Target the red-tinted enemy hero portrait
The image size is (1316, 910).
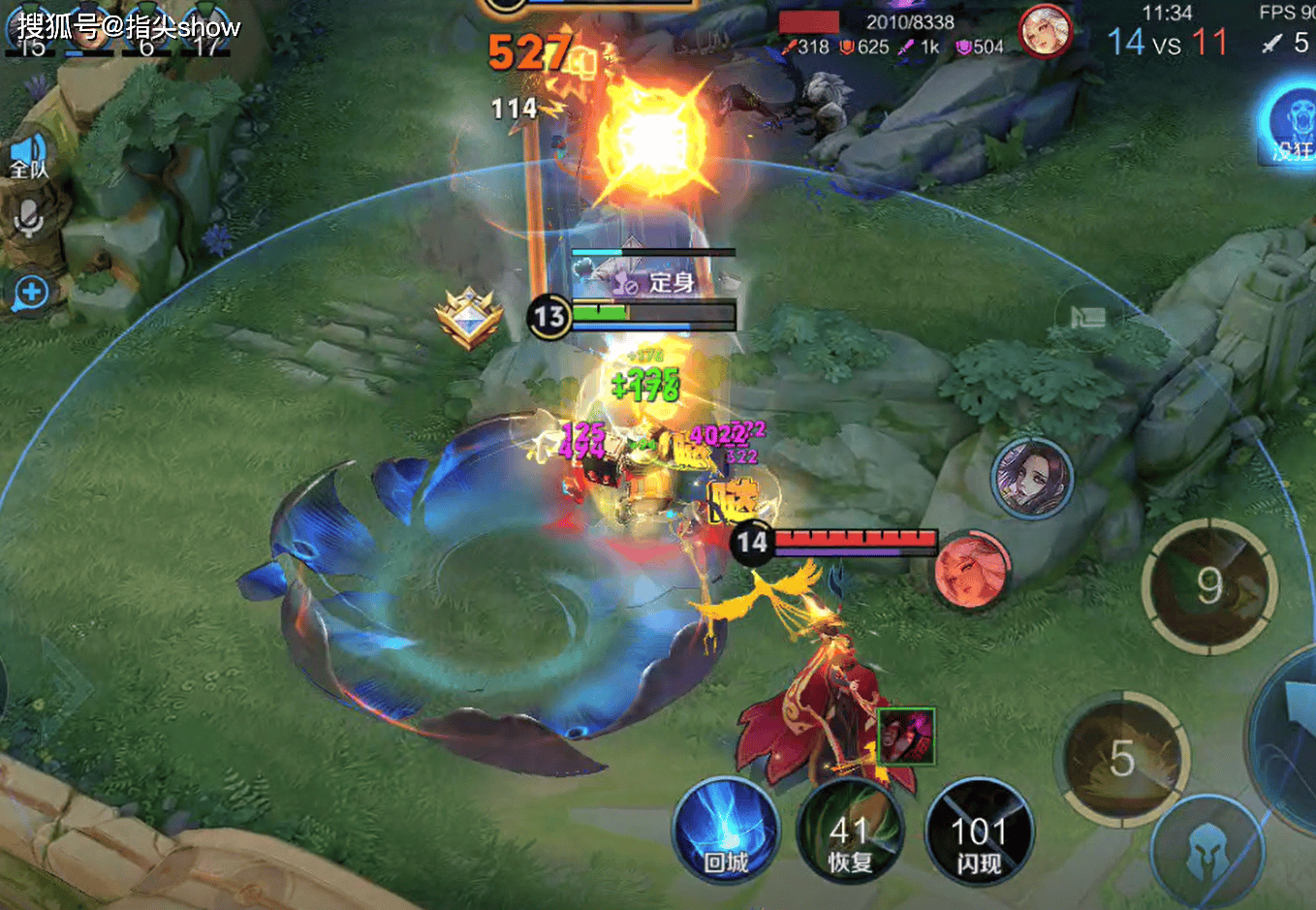[972, 571]
